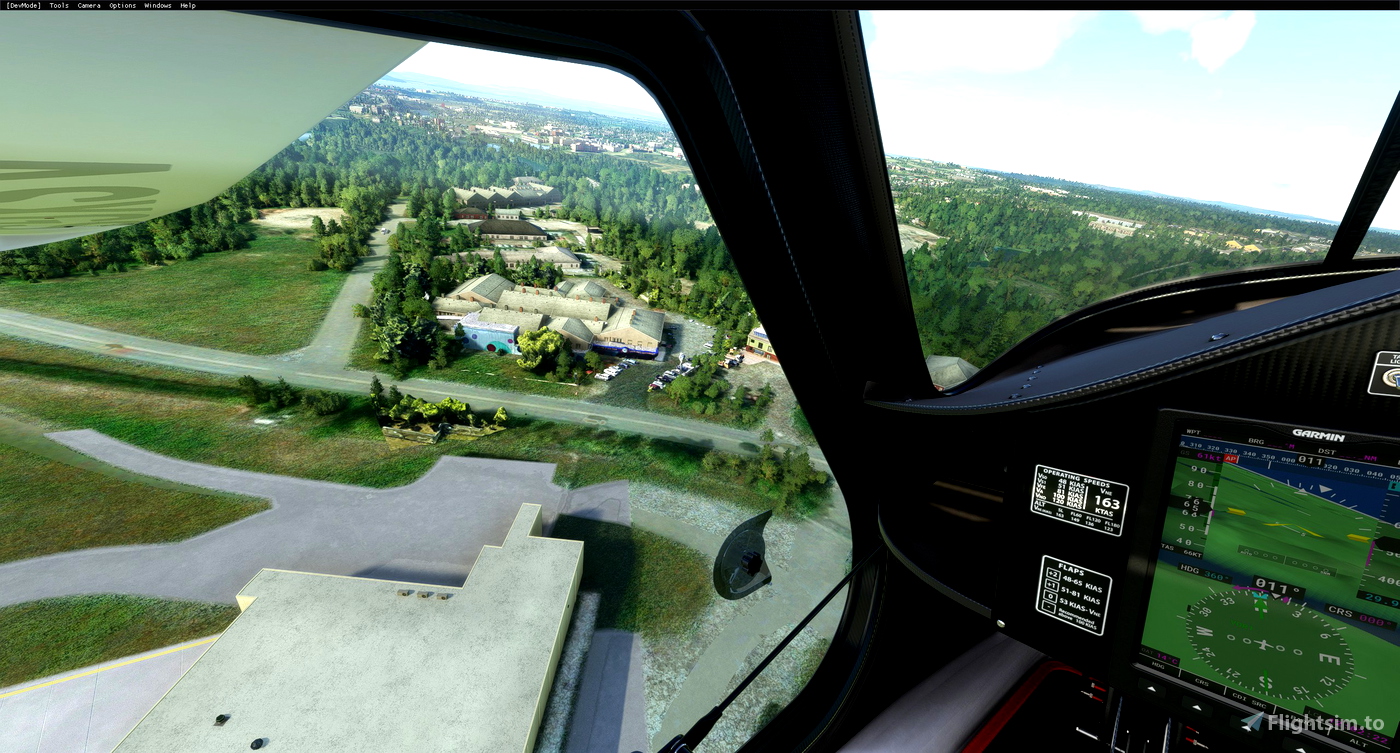Open the DevMode menu
This screenshot has width=1400, height=753.
[22, 5]
